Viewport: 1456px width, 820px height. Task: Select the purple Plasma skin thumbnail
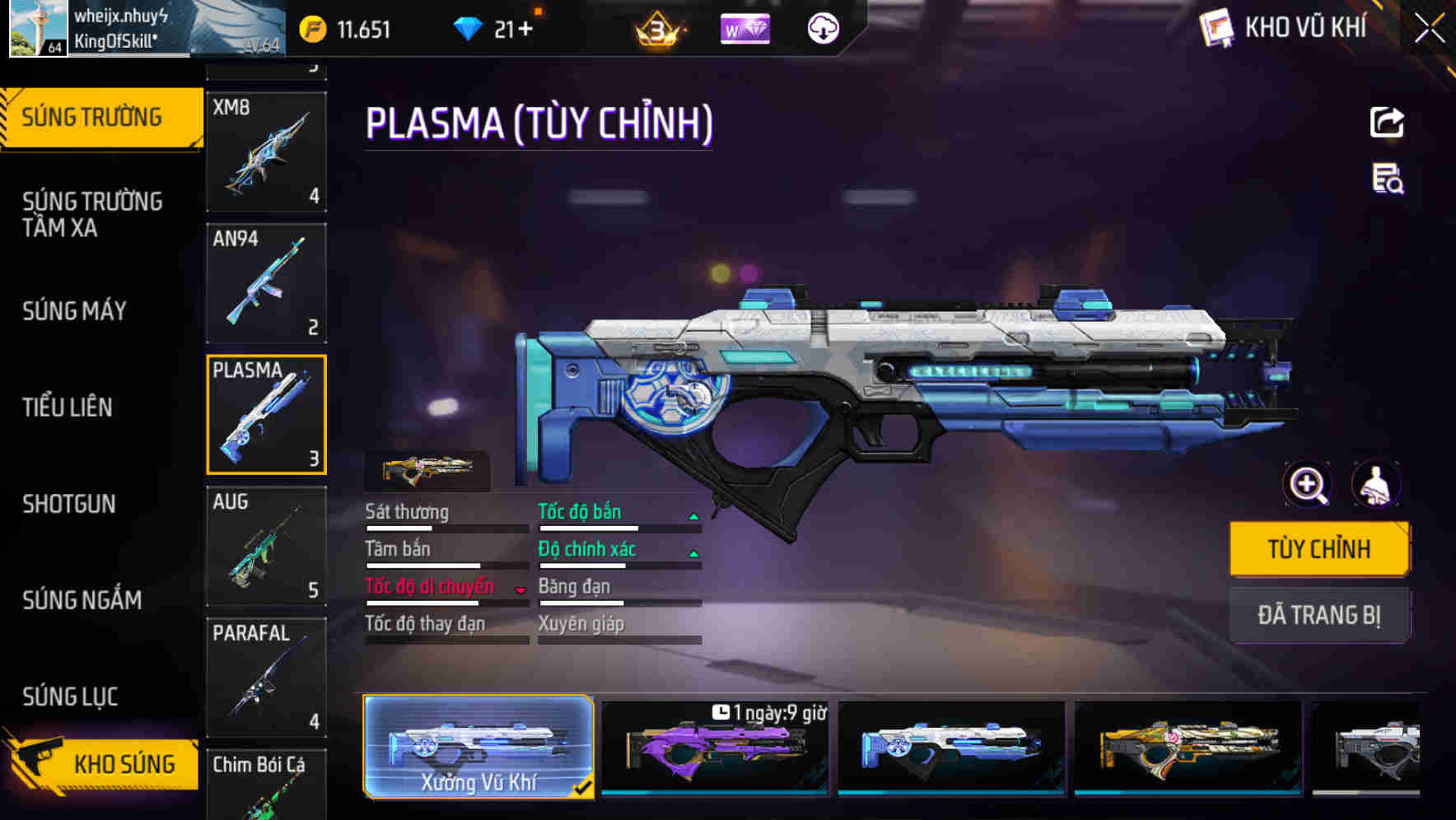714,748
